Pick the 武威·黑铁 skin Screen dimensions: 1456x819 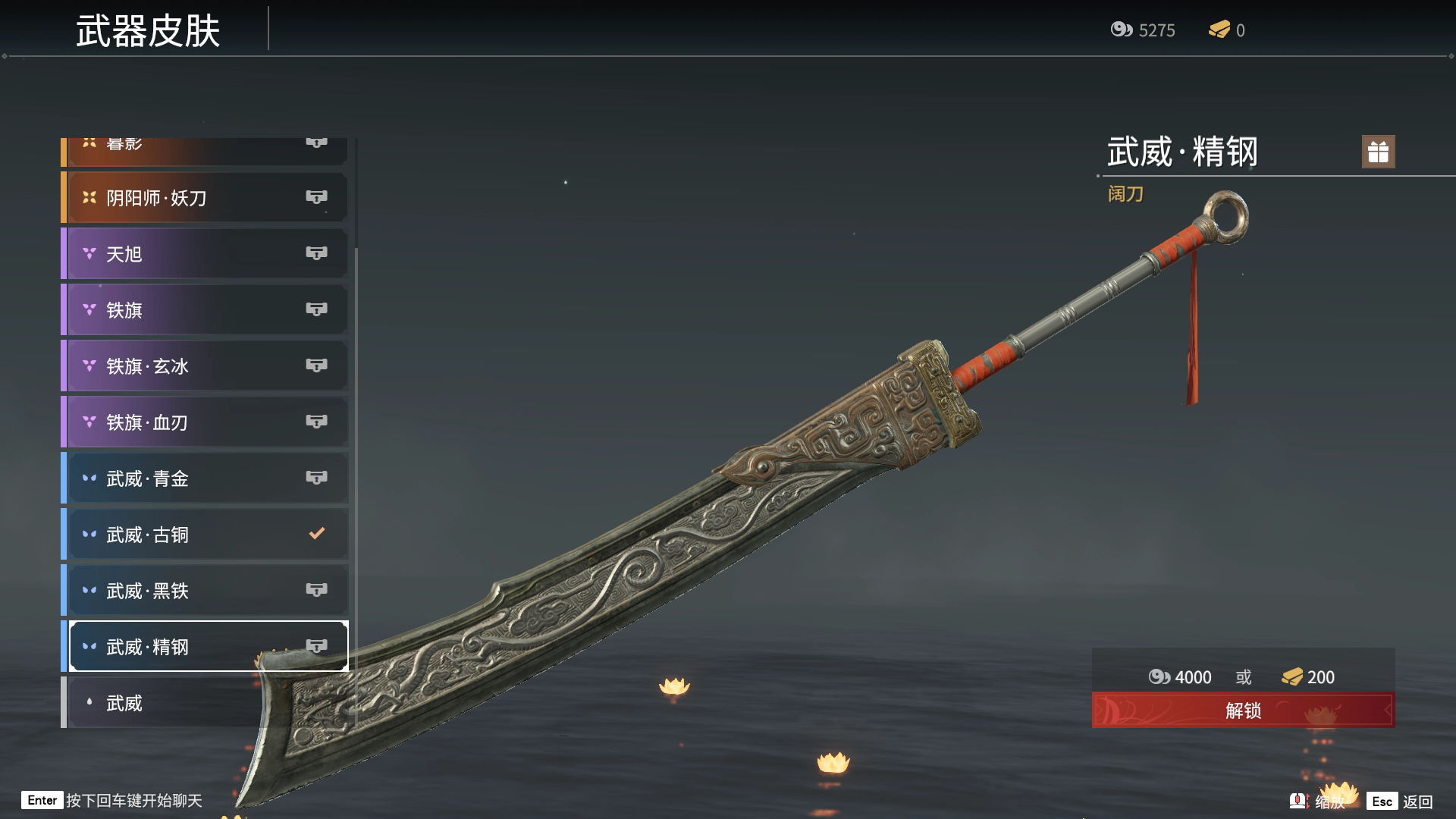pyautogui.click(x=205, y=591)
